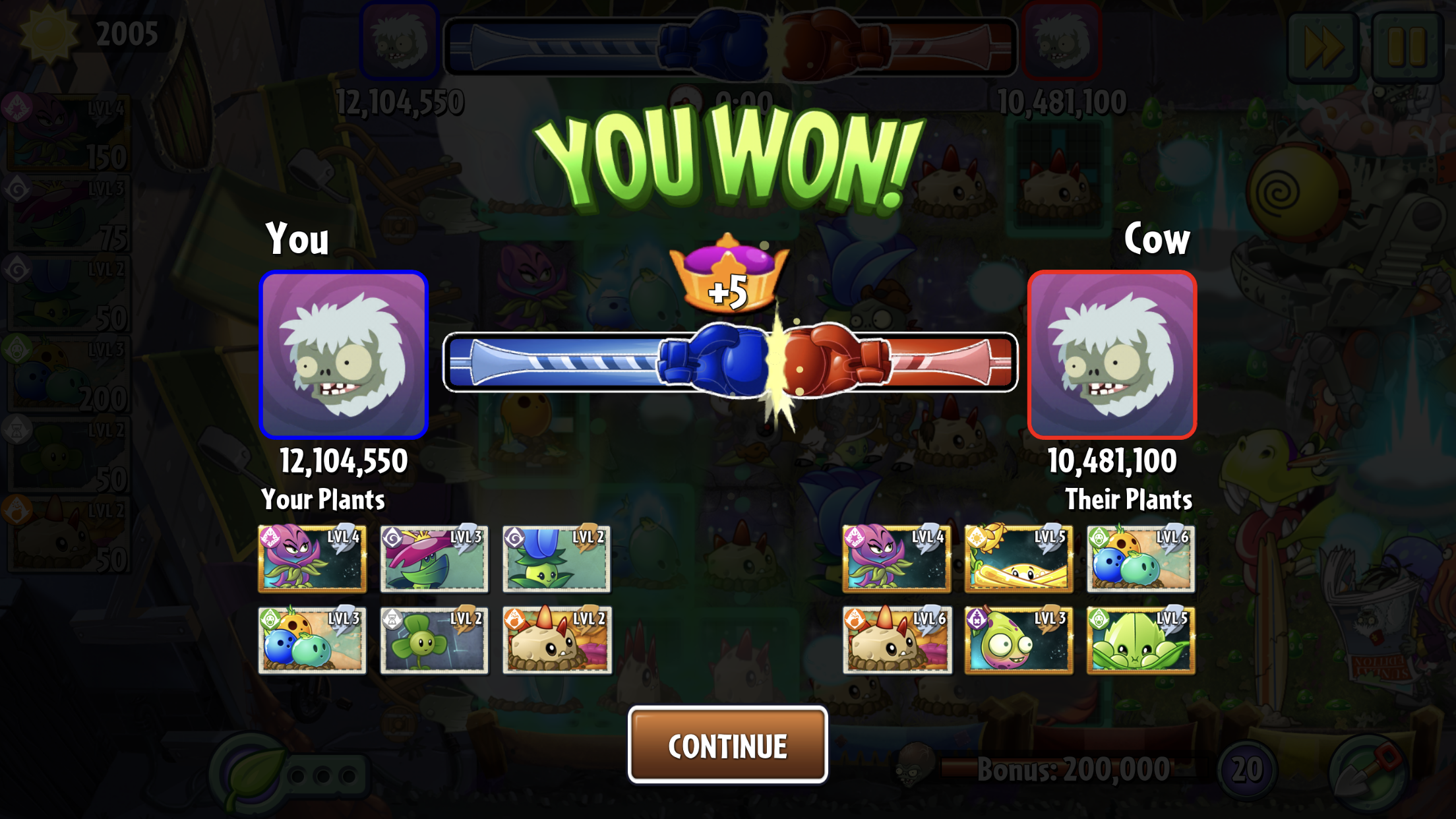The image size is (1456, 819).
Task: Choose your level 2 blue tulip plant card
Action: 556,559
